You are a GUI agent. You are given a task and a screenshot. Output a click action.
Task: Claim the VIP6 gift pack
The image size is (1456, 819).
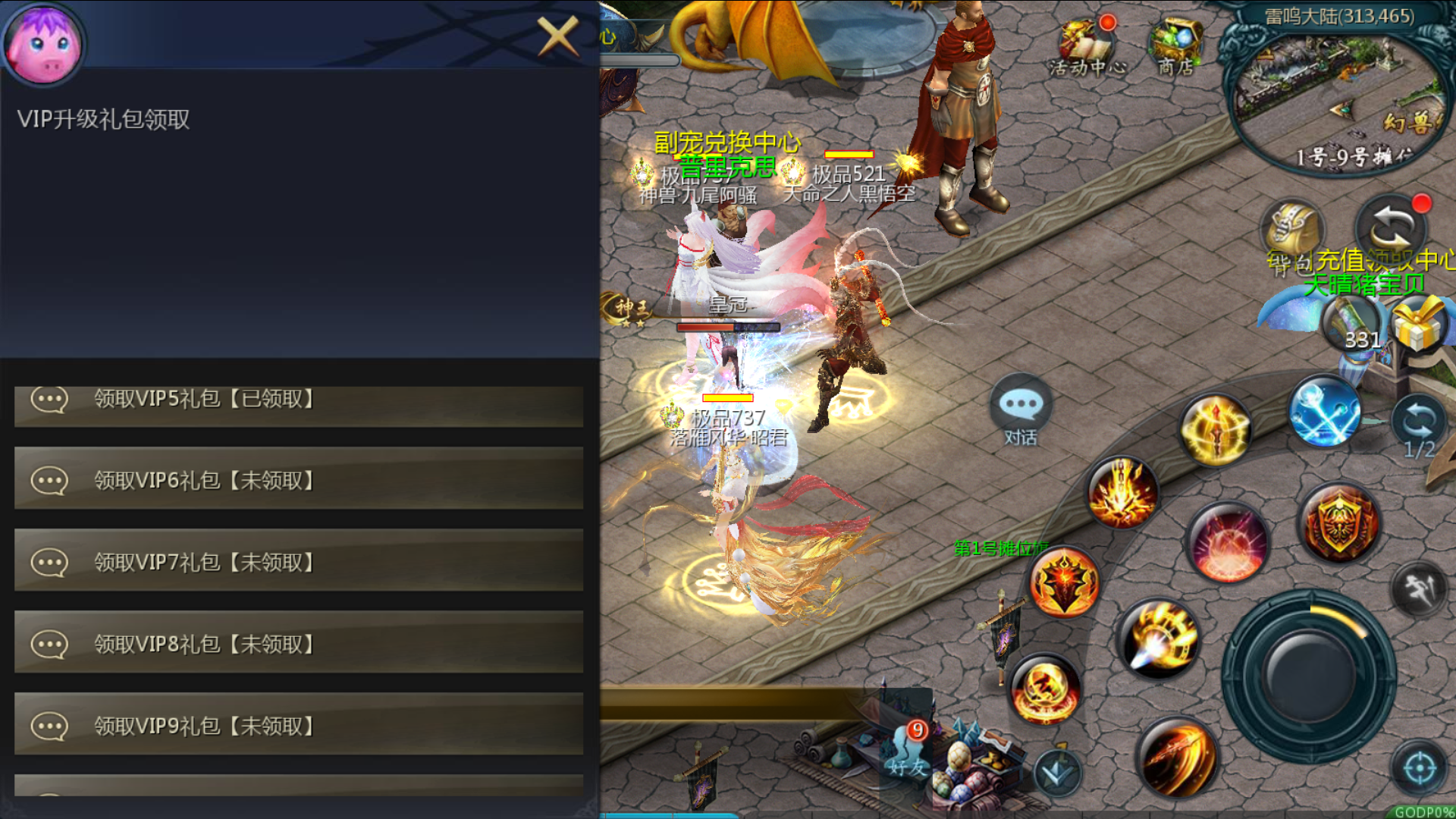point(299,480)
